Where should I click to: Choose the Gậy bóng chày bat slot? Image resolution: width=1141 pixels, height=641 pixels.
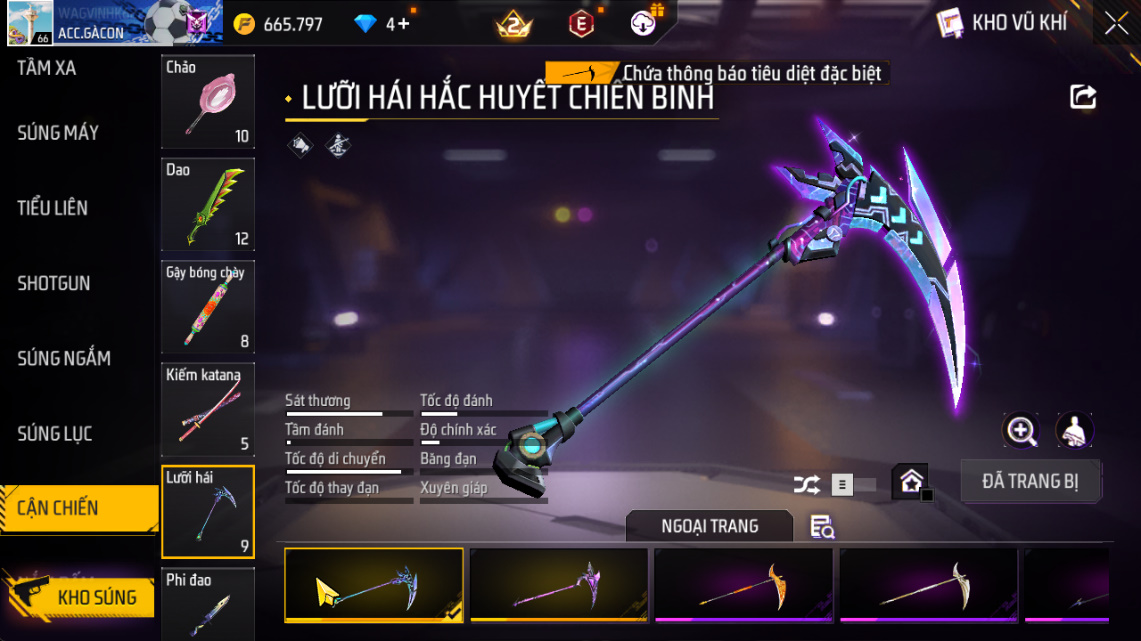pos(208,307)
